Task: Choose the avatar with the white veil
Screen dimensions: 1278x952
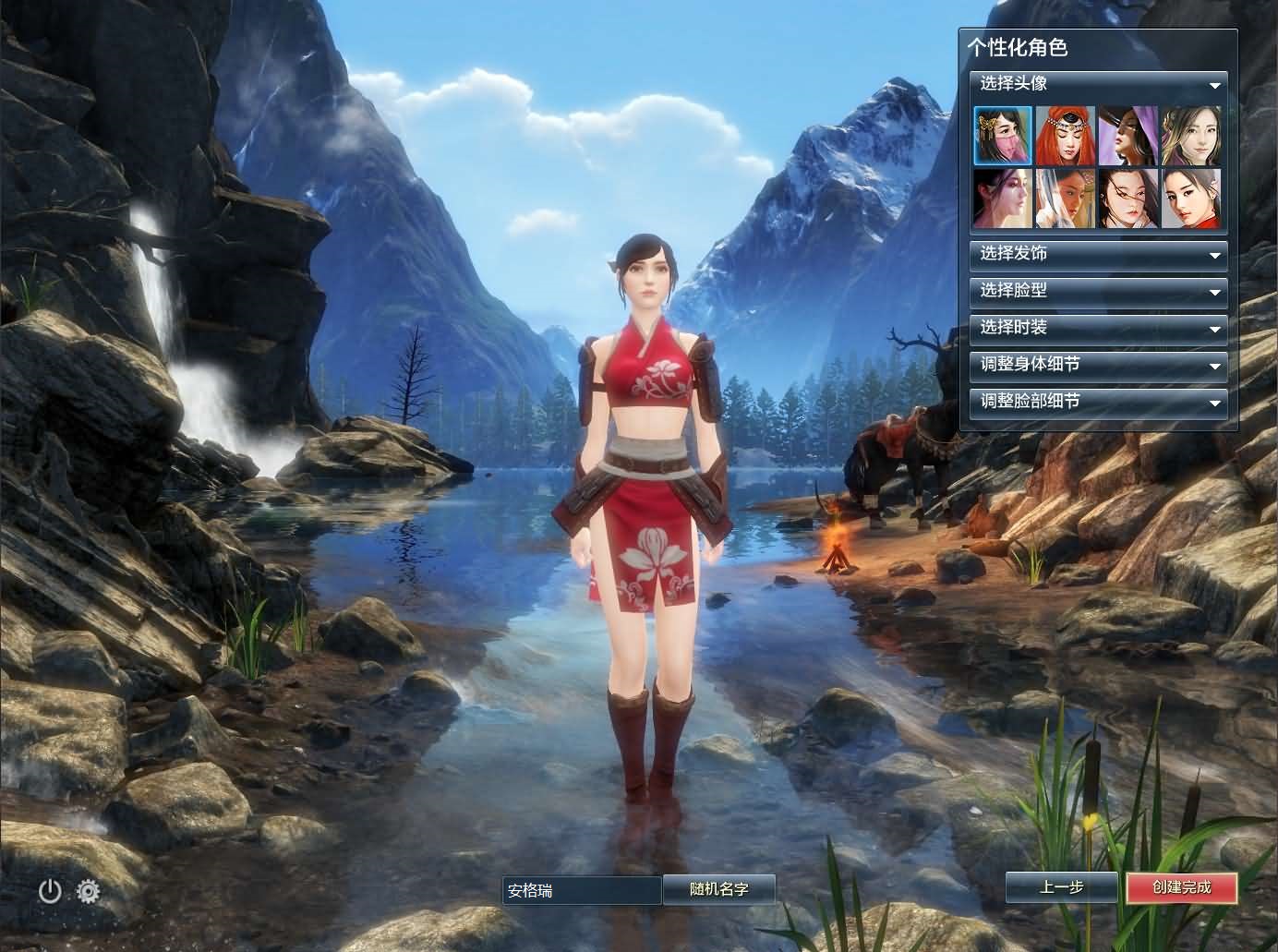Action: pyautogui.click(x=1065, y=198)
